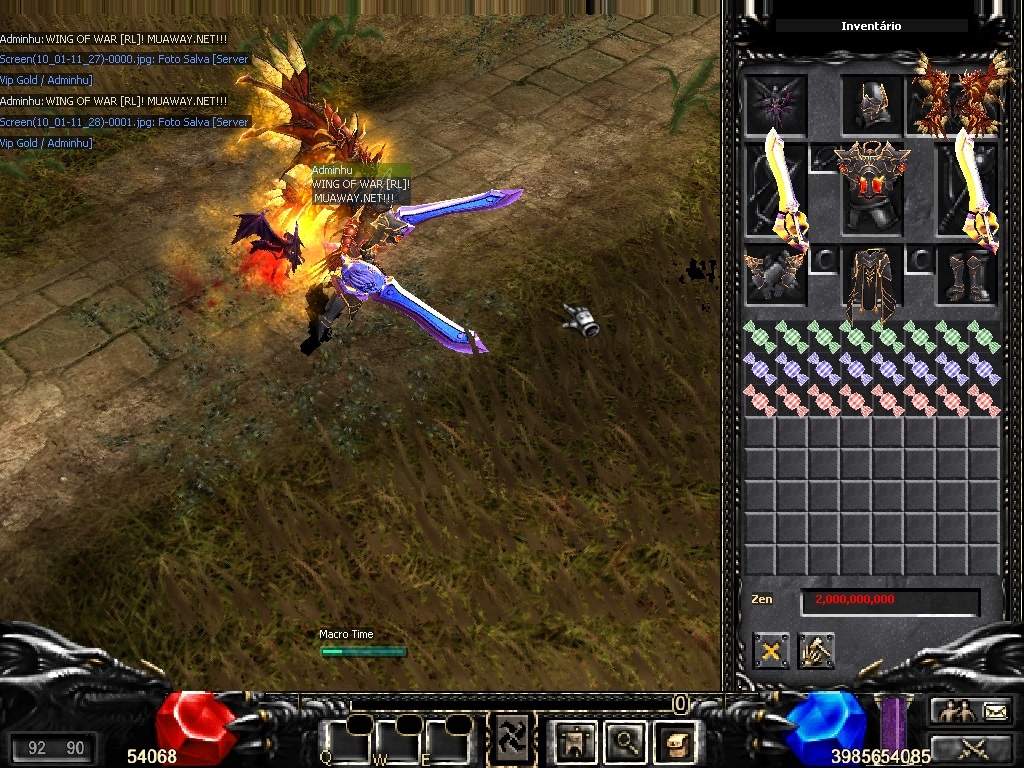The width and height of the screenshot is (1024, 768).
Task: Select the equipped chest armor slot
Action: coord(872,190)
